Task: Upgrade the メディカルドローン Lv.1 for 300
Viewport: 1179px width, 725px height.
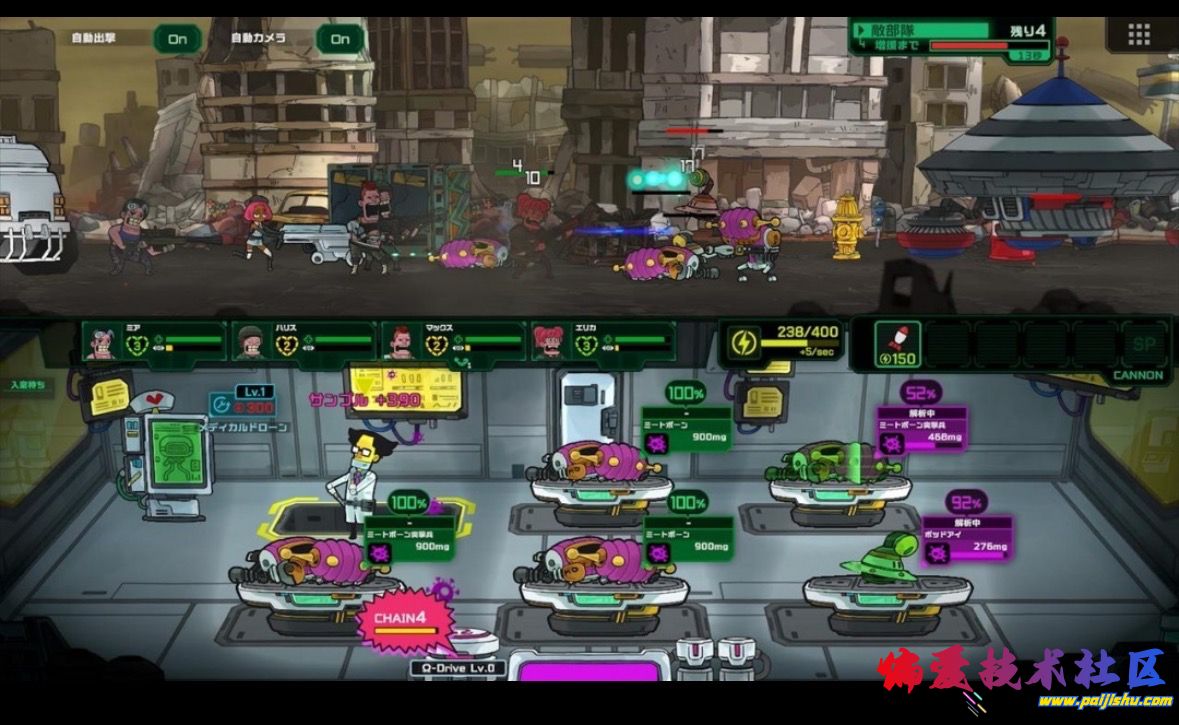Action: [x=240, y=401]
